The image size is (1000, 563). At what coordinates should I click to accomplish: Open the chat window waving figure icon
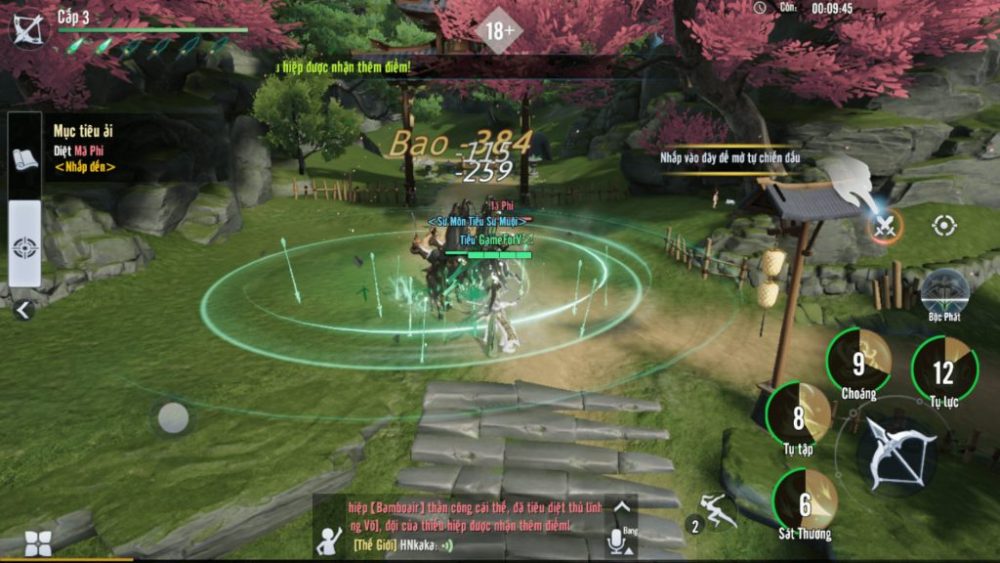point(330,538)
